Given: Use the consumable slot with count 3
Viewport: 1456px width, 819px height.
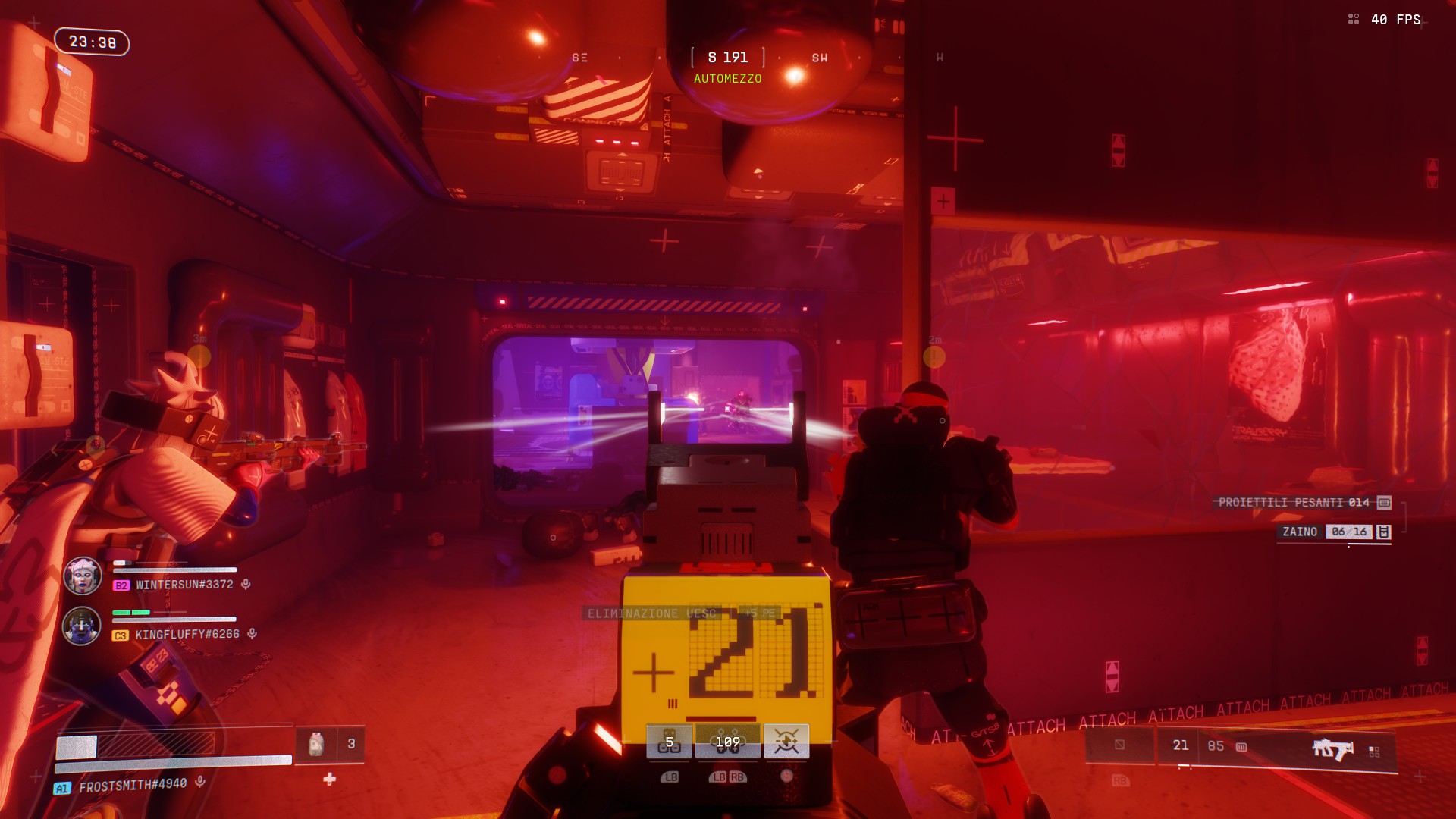Looking at the screenshot, I should point(330,745).
